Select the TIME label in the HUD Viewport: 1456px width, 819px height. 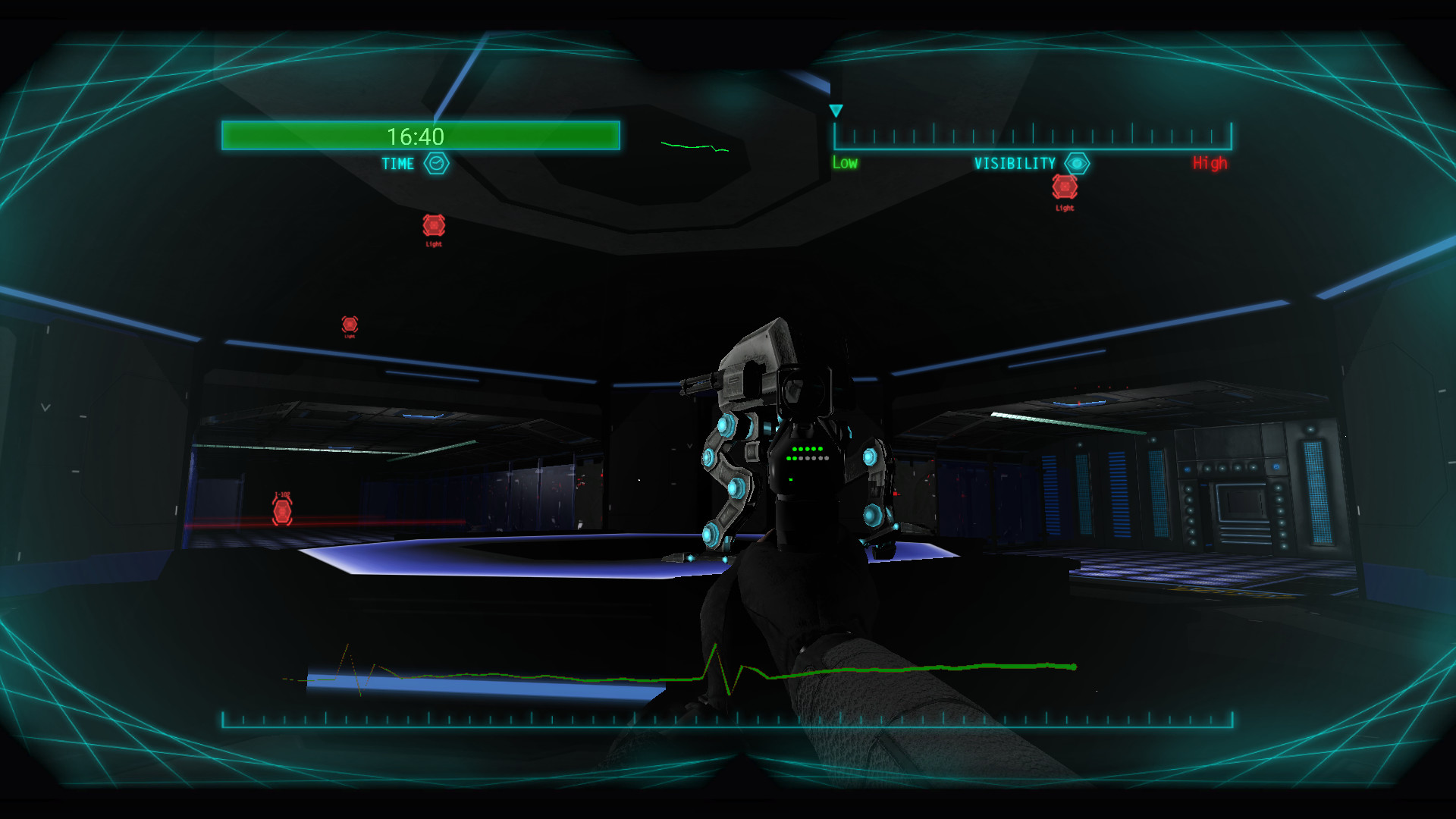[397, 163]
